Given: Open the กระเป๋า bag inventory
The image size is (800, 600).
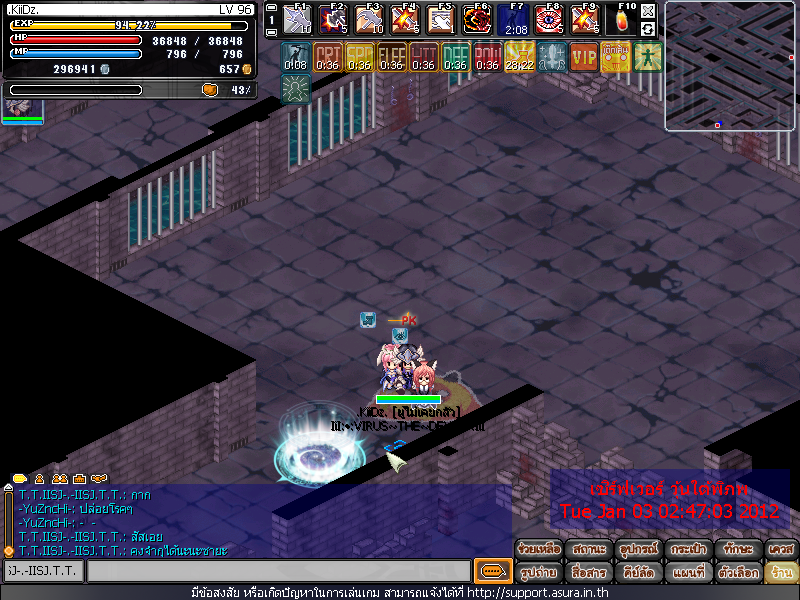Looking at the screenshot, I should 687,550.
